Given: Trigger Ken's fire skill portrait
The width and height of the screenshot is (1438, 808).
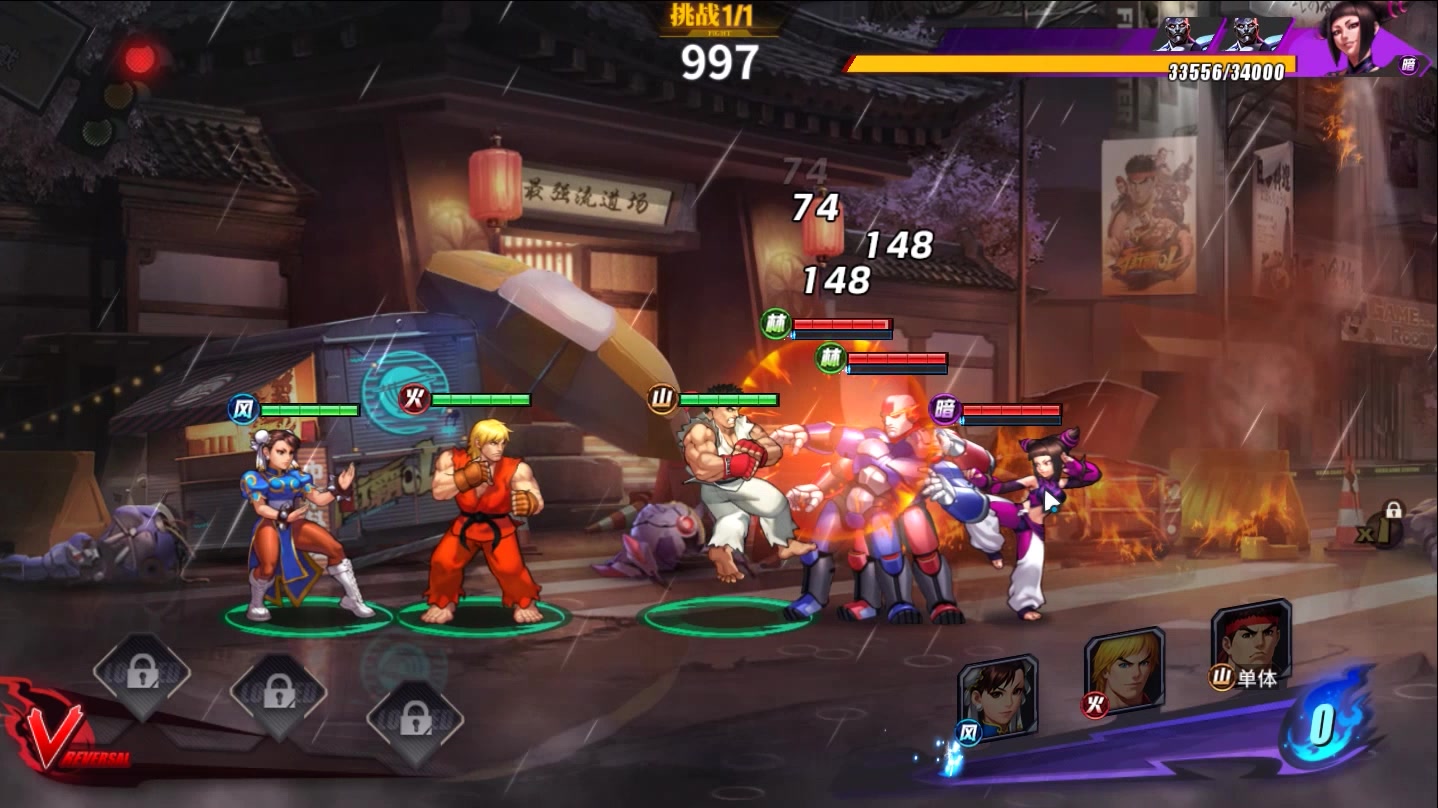Looking at the screenshot, I should coord(1124,667).
